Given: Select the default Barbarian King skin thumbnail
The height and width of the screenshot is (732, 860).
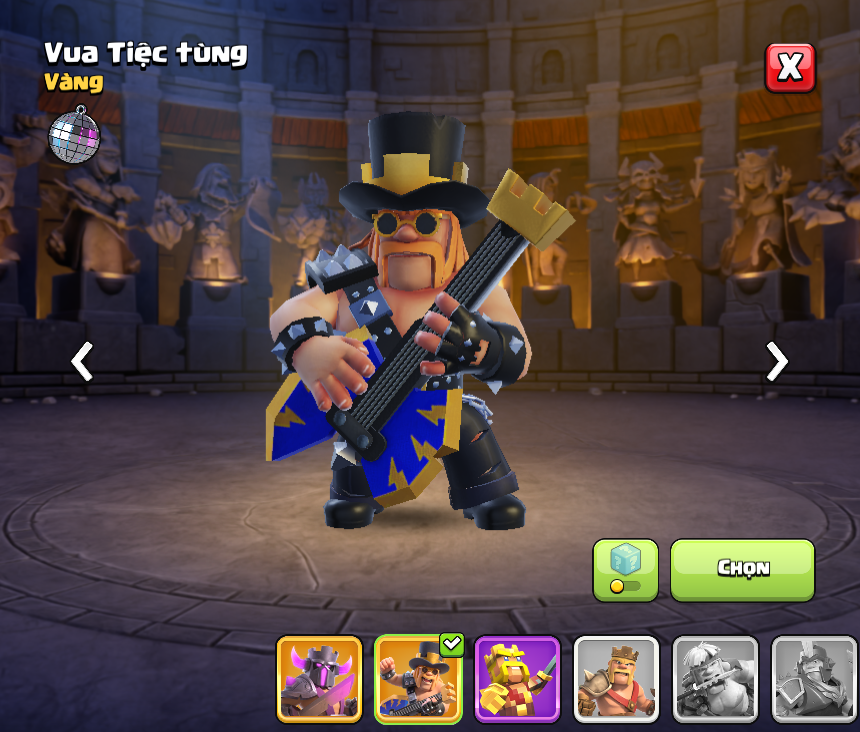Looking at the screenshot, I should (616, 679).
